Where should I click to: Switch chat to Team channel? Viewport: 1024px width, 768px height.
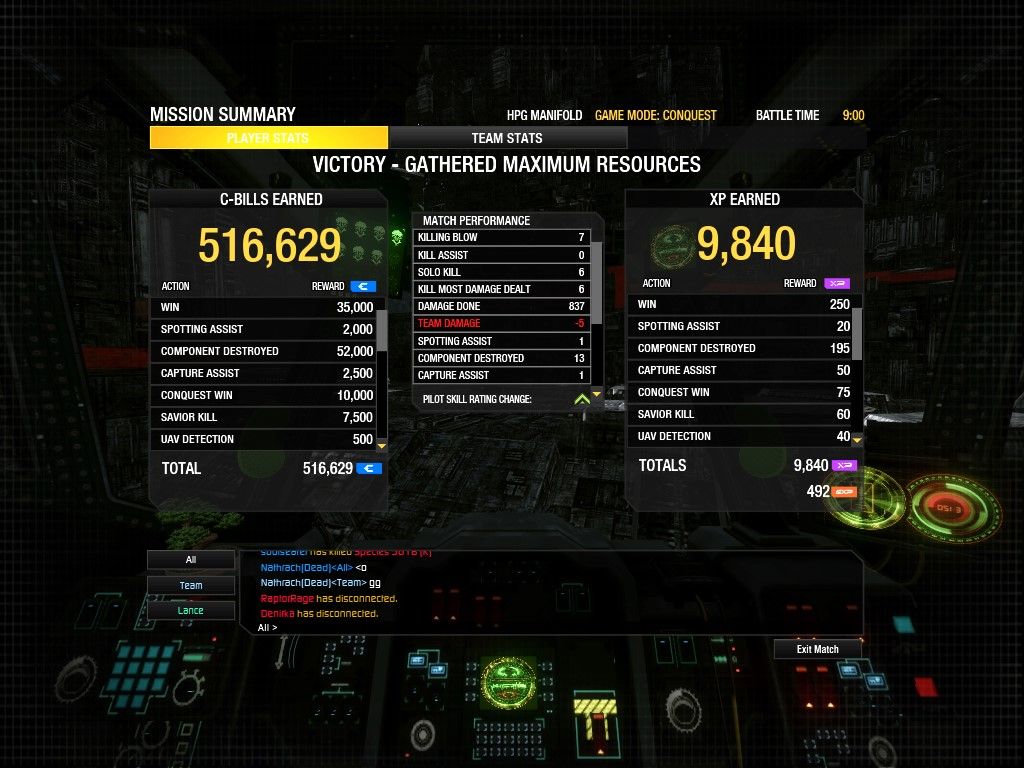[x=191, y=585]
